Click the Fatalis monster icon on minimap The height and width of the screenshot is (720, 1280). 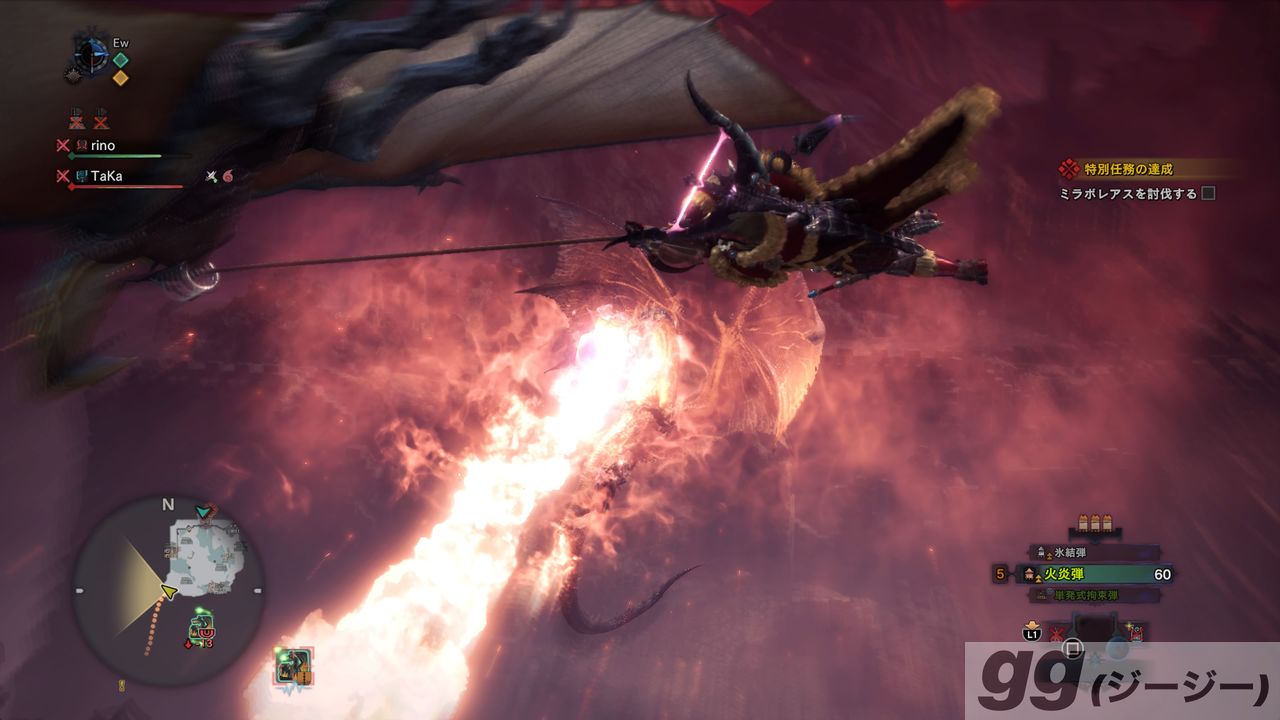(x=201, y=630)
